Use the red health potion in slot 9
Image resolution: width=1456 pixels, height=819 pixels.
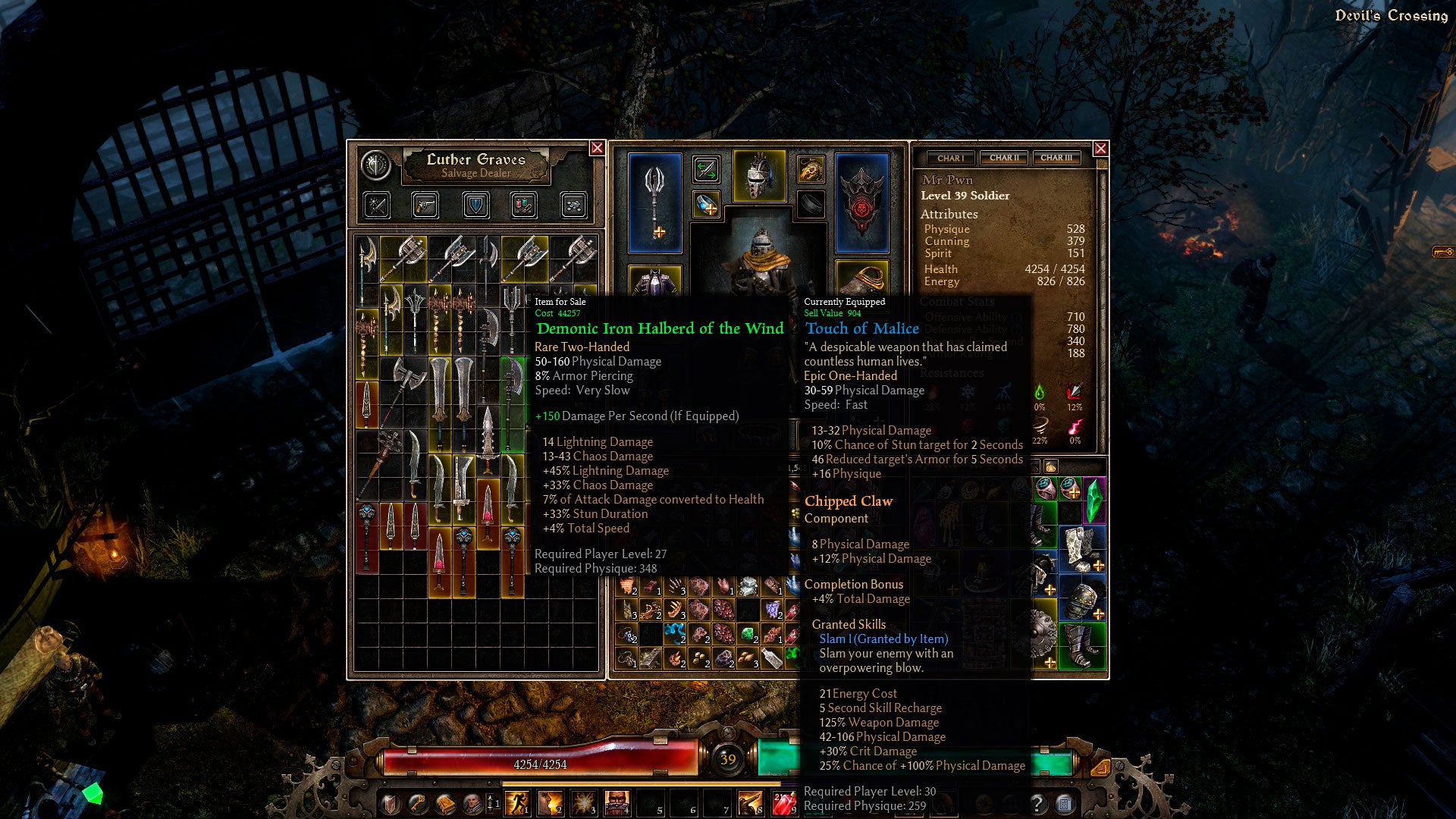click(x=783, y=802)
